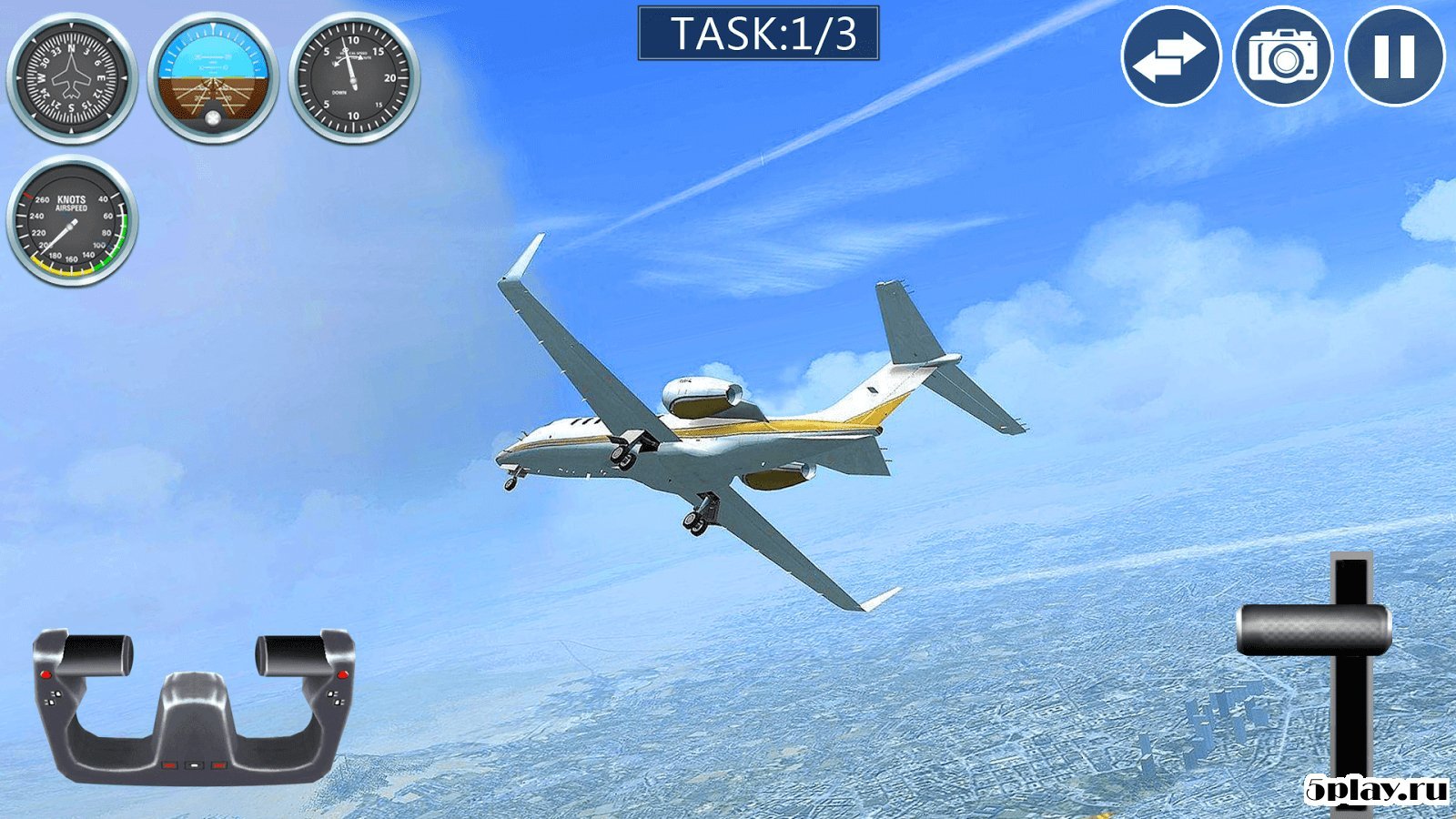Click the throttle lever handle

pos(1314,630)
